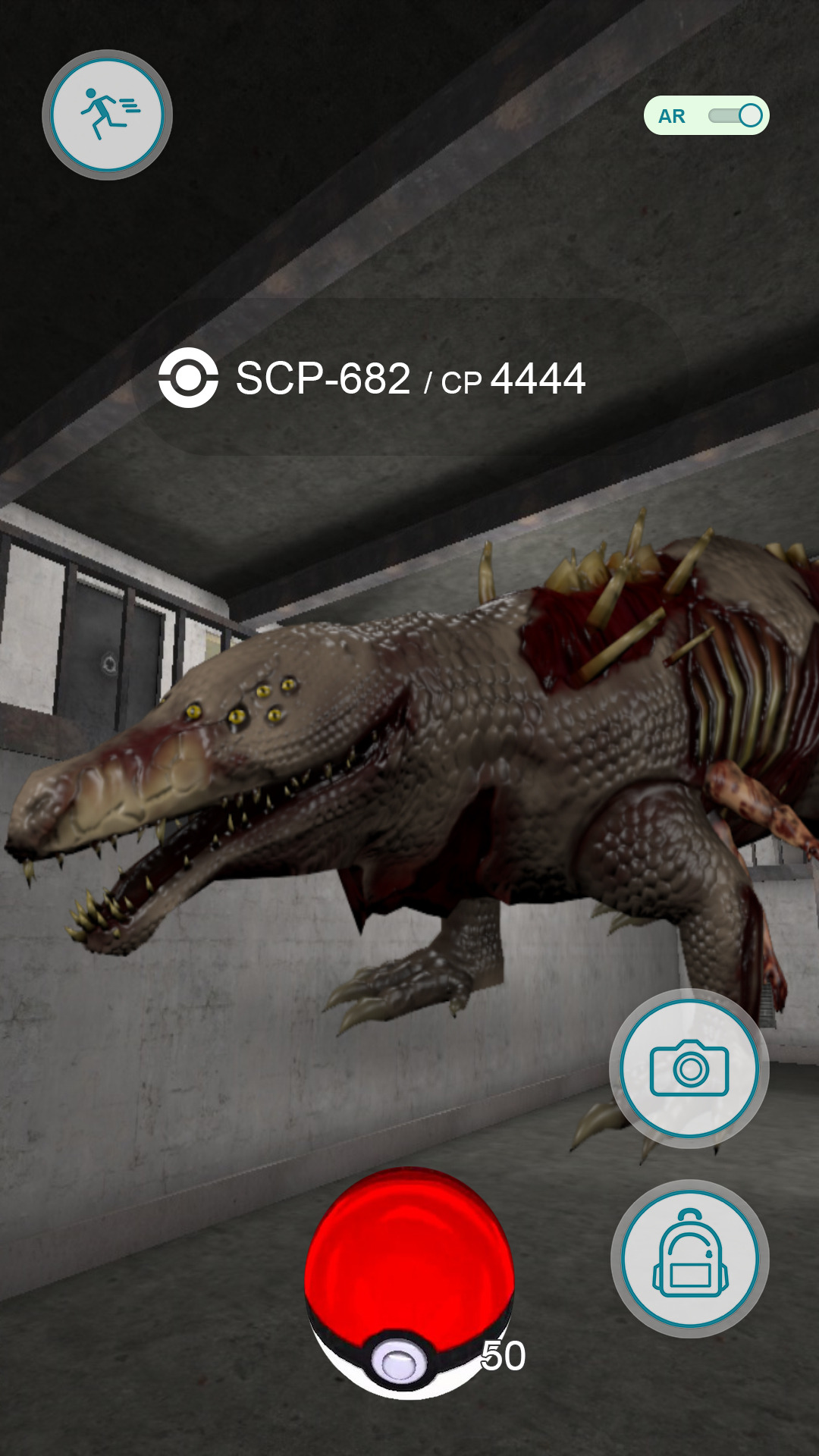This screenshot has height=1456, width=819.
Task: Open the camera to take a photo
Action: coord(689,1068)
